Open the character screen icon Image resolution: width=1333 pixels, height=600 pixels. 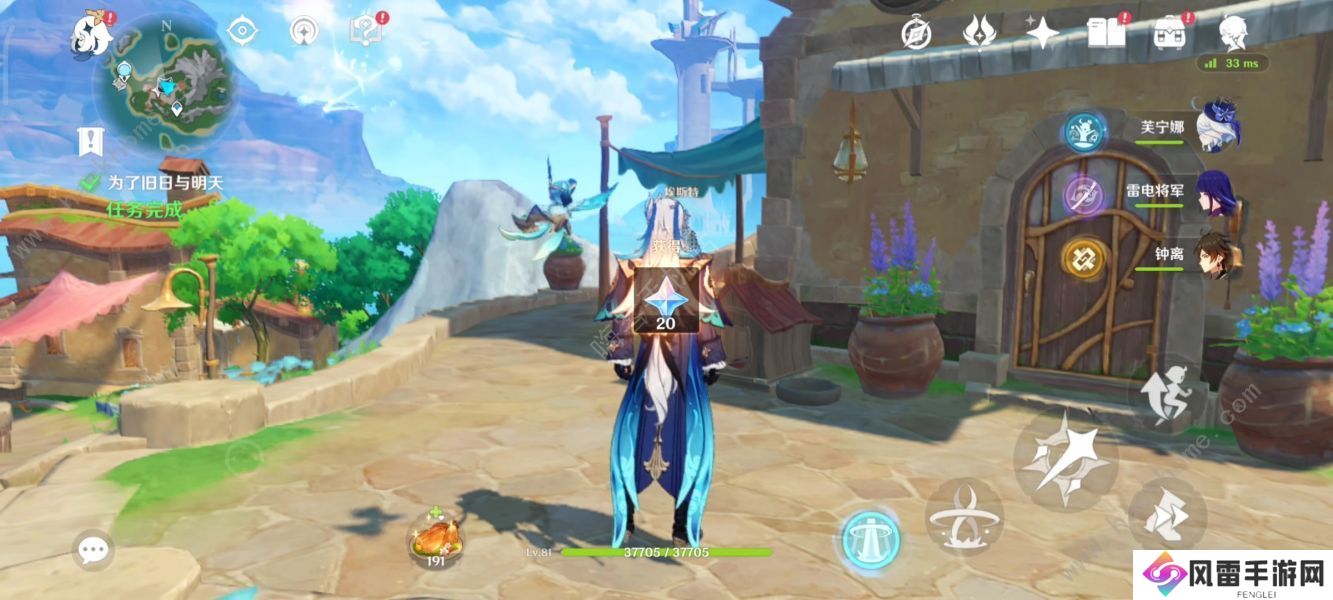pyautogui.click(x=1231, y=32)
